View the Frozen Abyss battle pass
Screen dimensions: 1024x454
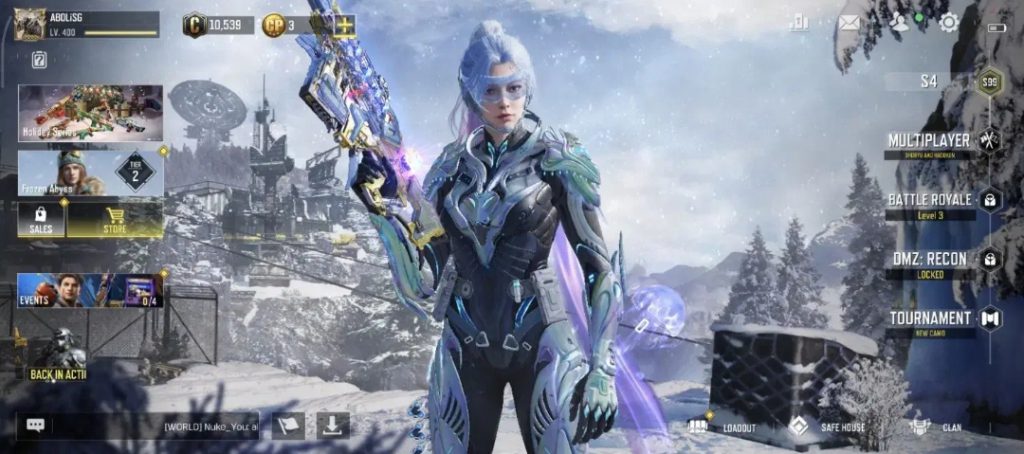pyautogui.click(x=90, y=173)
